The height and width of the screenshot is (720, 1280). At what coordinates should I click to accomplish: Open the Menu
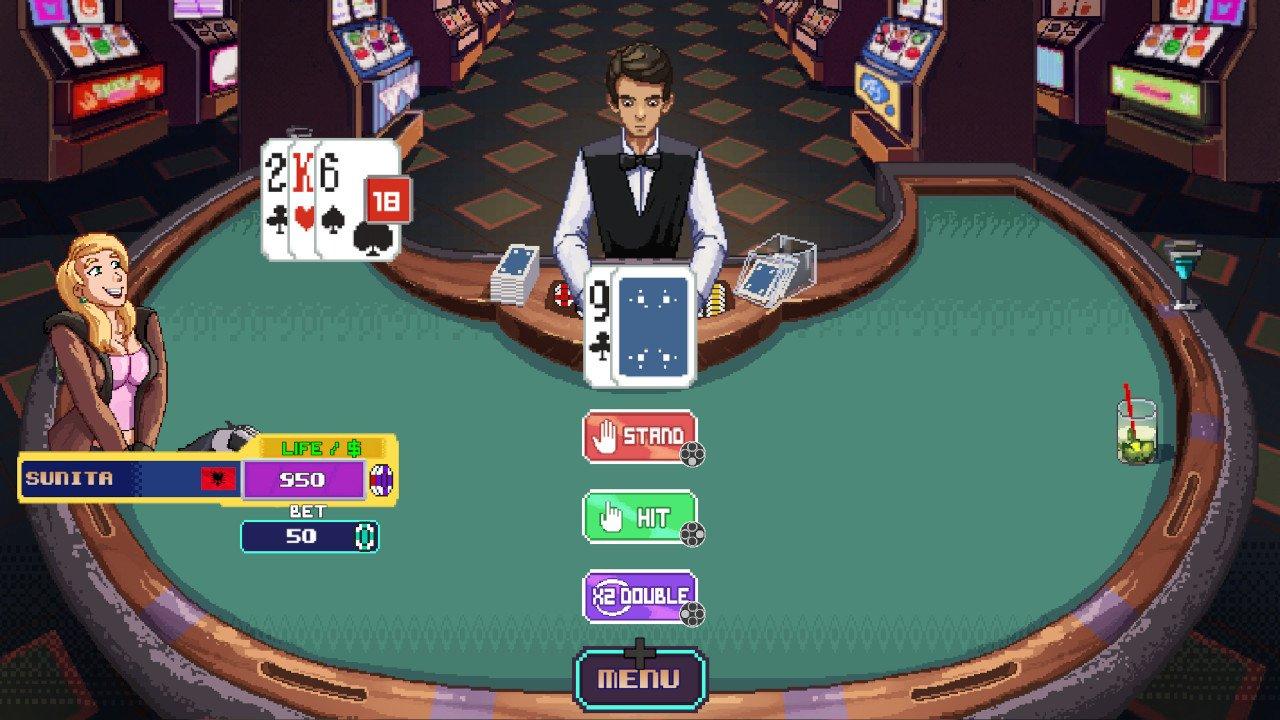coord(641,677)
